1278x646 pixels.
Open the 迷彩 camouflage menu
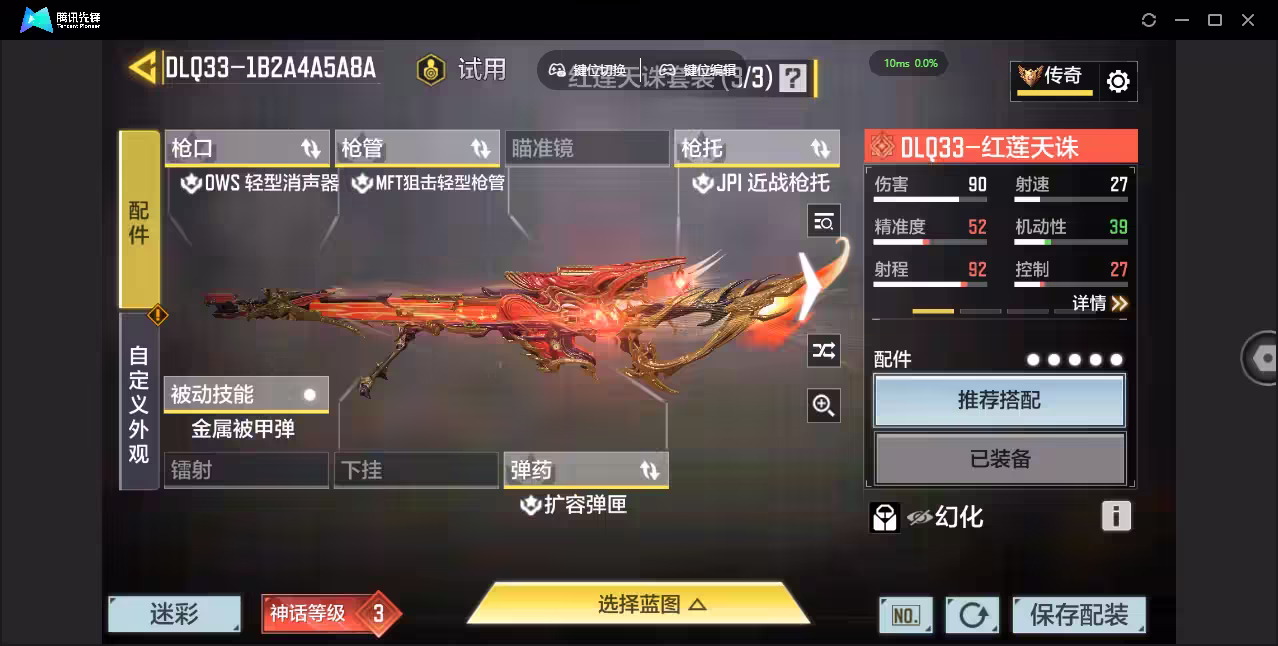[x=175, y=614]
